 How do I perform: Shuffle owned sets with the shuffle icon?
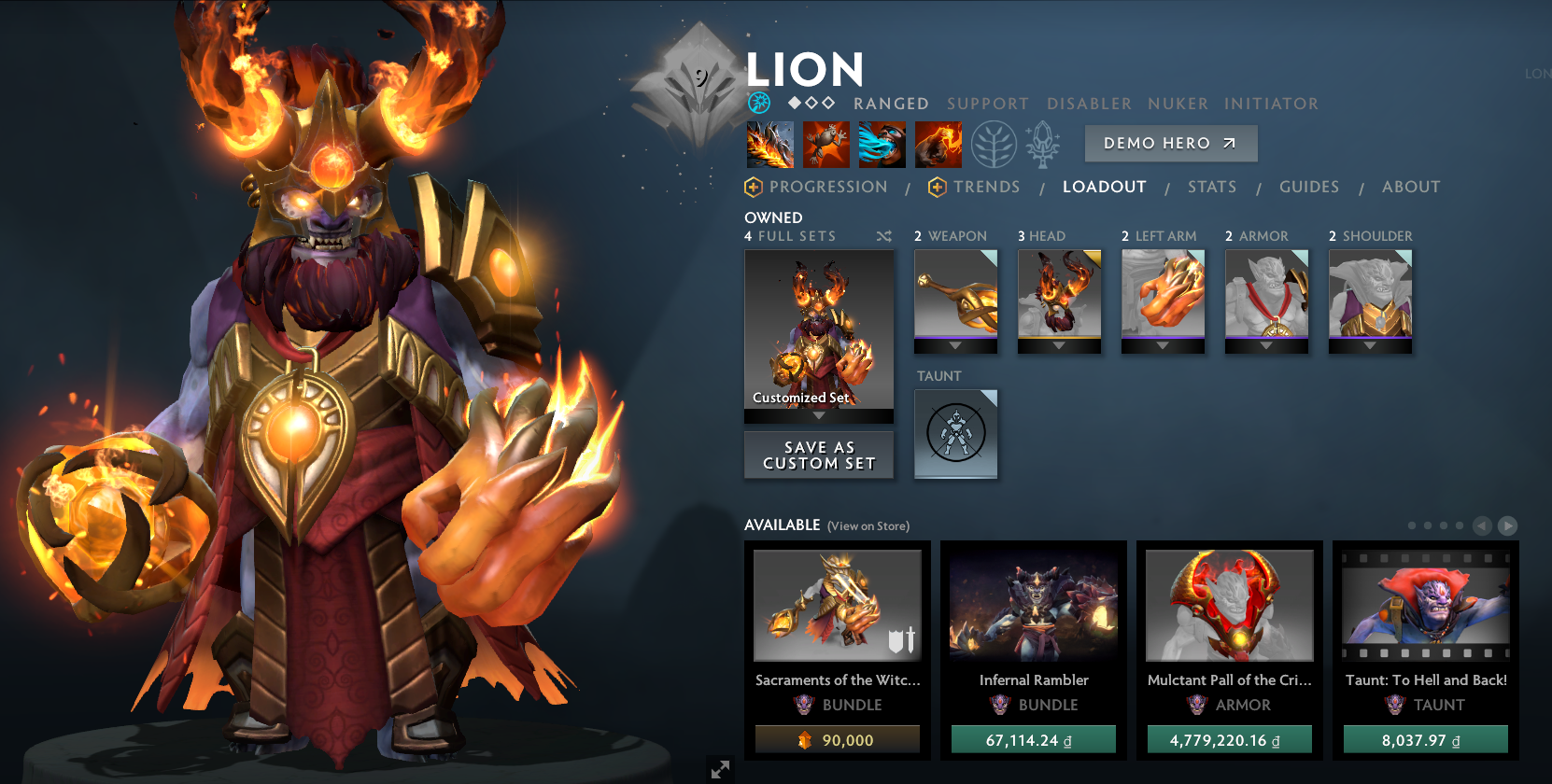[883, 236]
